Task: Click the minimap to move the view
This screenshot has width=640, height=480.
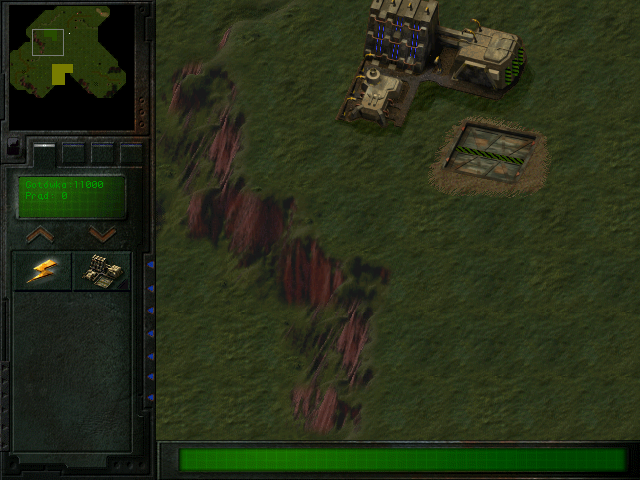Action: tap(70, 65)
